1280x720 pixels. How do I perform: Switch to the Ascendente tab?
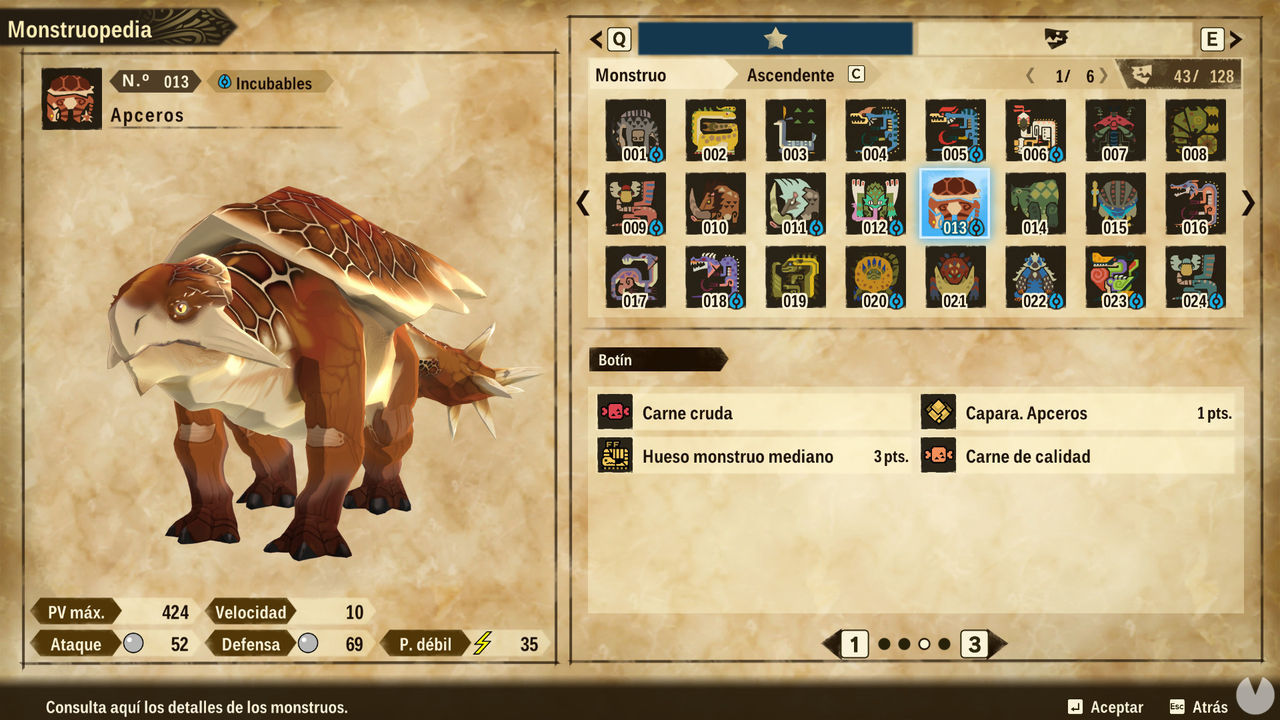(790, 74)
